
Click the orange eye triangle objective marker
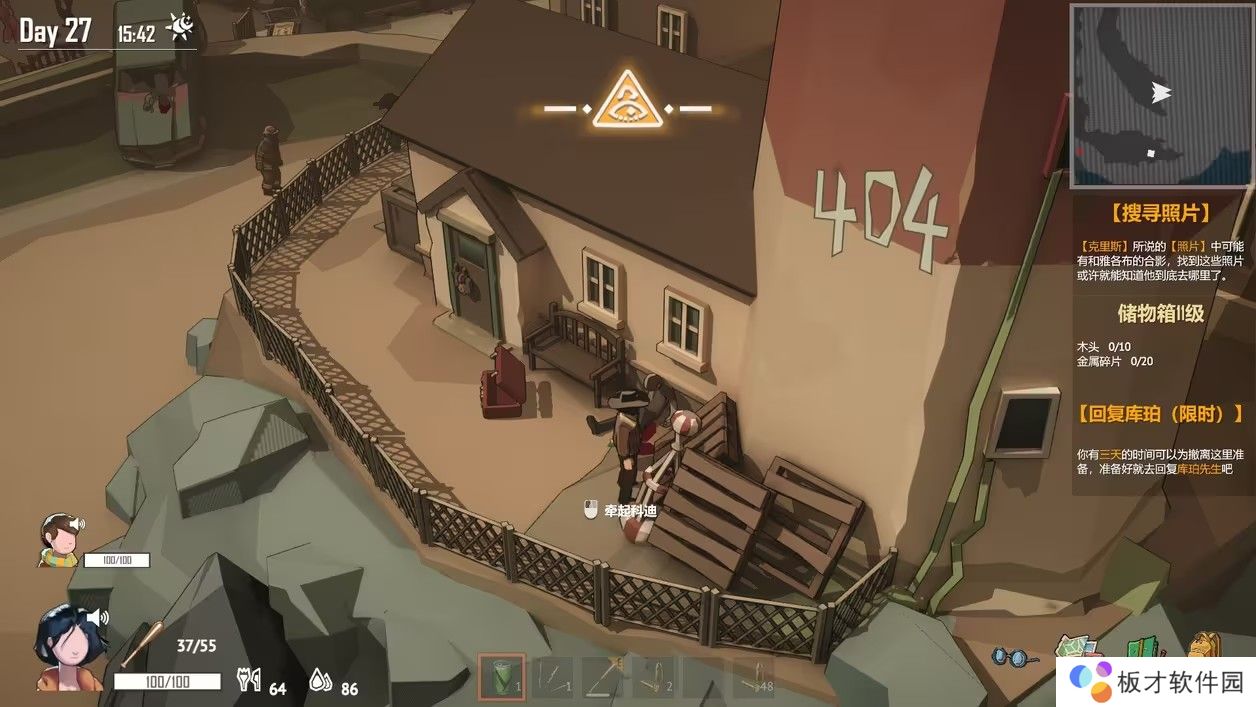coord(628,101)
